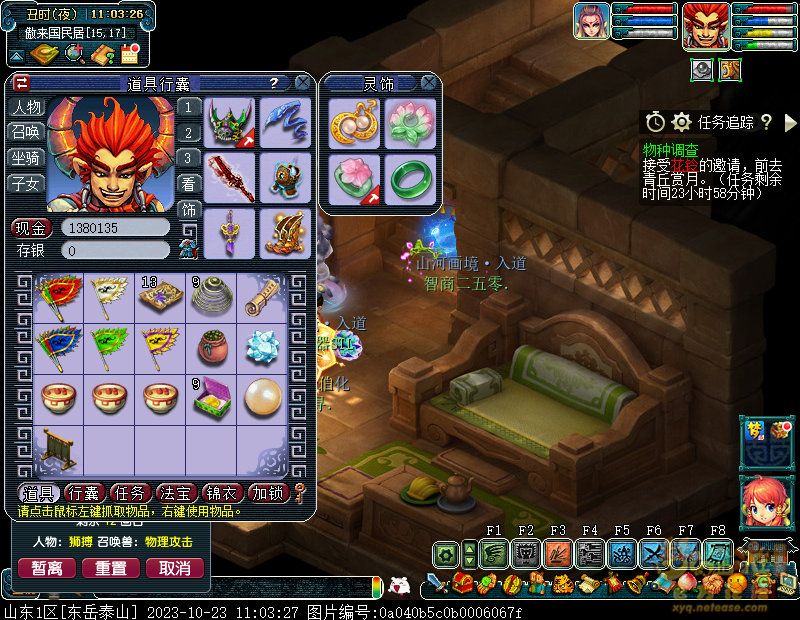Close the 灵饰 accessories panel
Viewport: 800px width, 620px height.
pos(429,83)
